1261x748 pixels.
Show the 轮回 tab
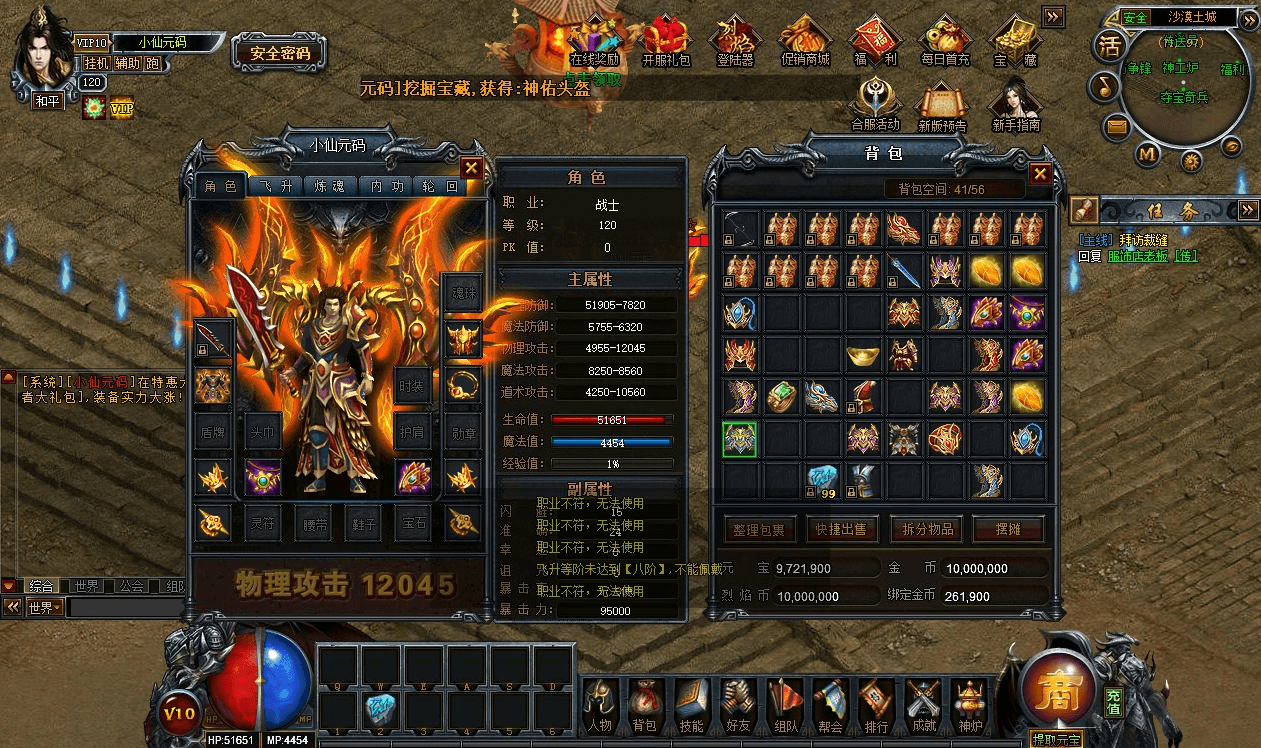click(440, 187)
